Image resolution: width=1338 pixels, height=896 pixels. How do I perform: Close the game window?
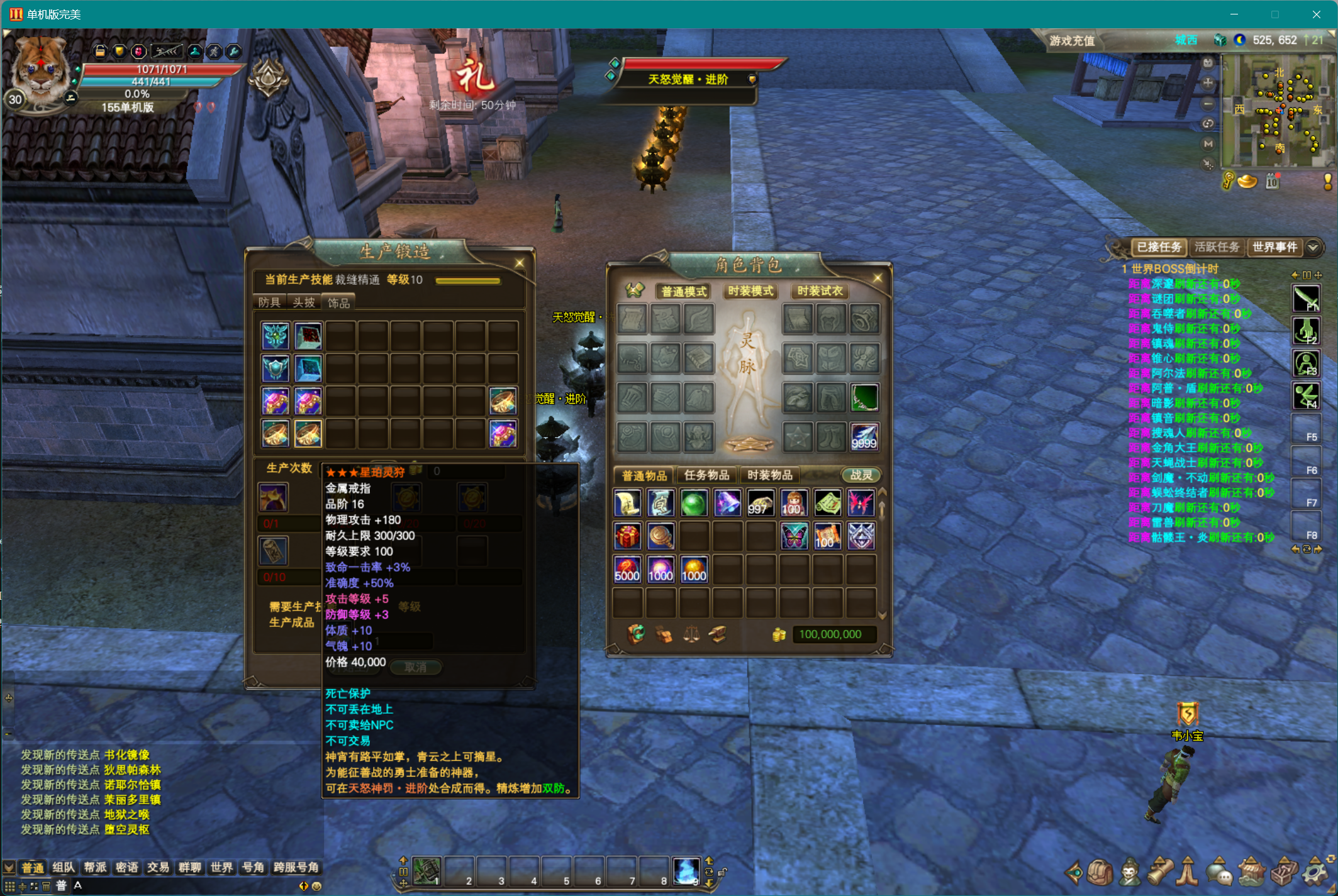[x=1316, y=14]
